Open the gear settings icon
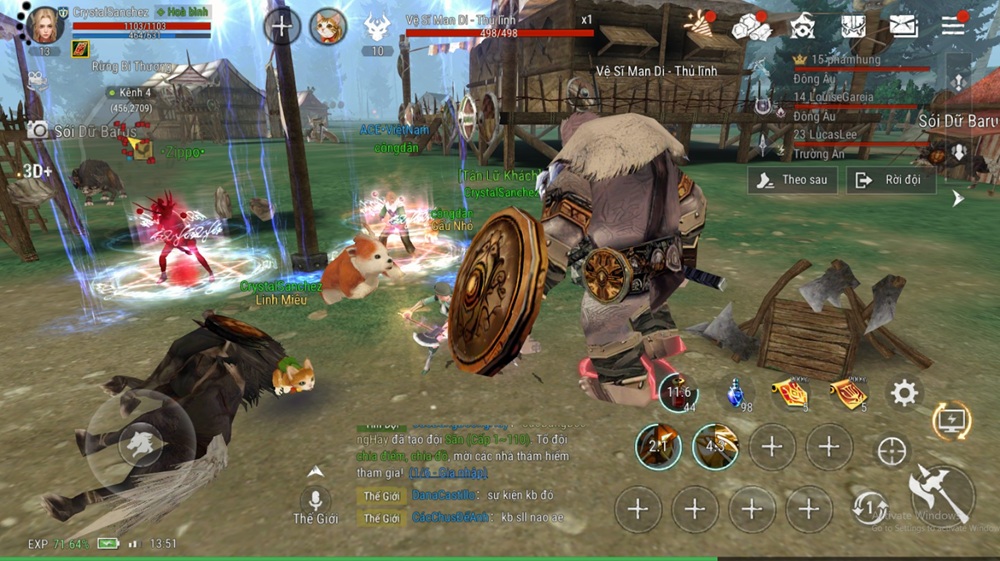This screenshot has width=1000, height=561. click(x=904, y=393)
